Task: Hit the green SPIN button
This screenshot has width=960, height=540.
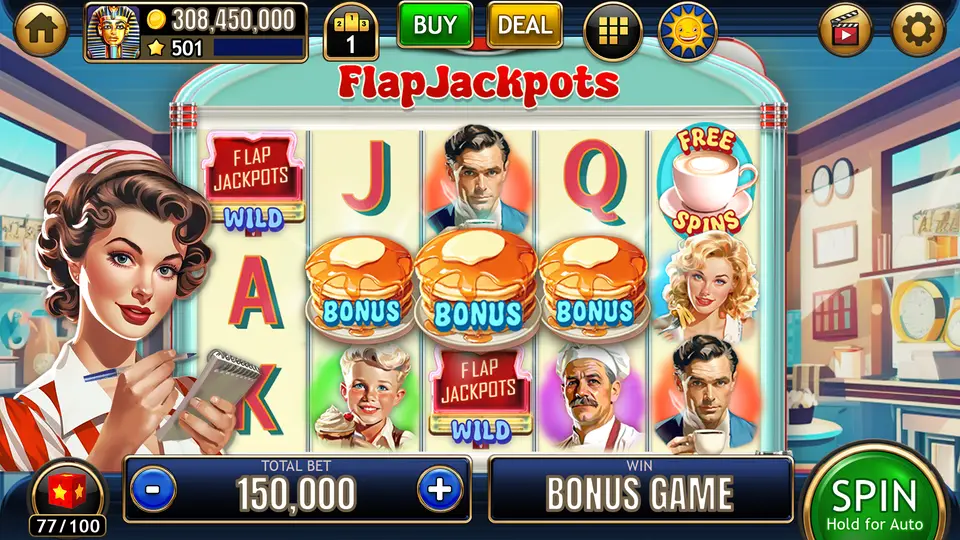Action: [x=874, y=500]
